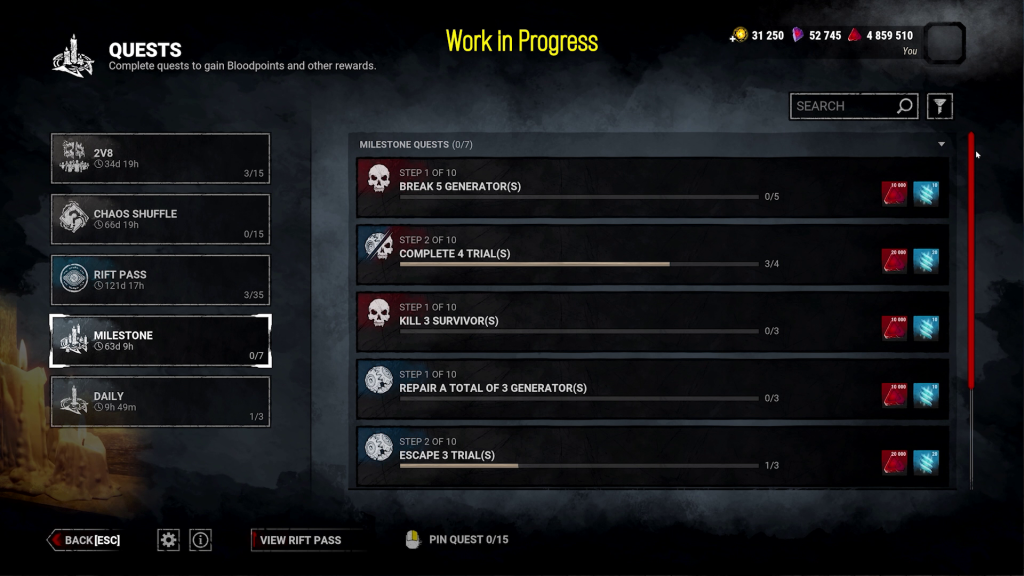Click the quest search field

pos(843,106)
